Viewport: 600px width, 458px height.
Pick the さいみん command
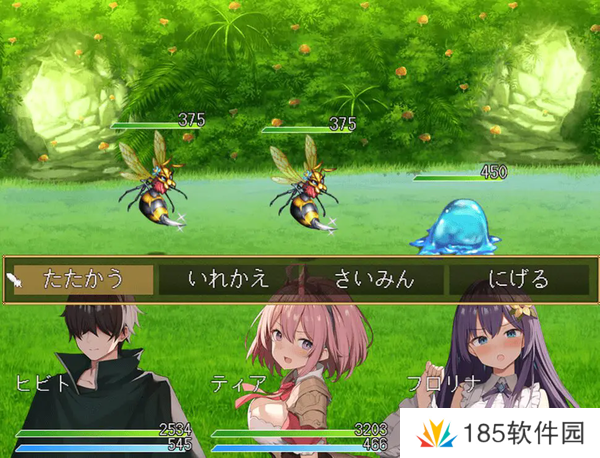point(374,279)
